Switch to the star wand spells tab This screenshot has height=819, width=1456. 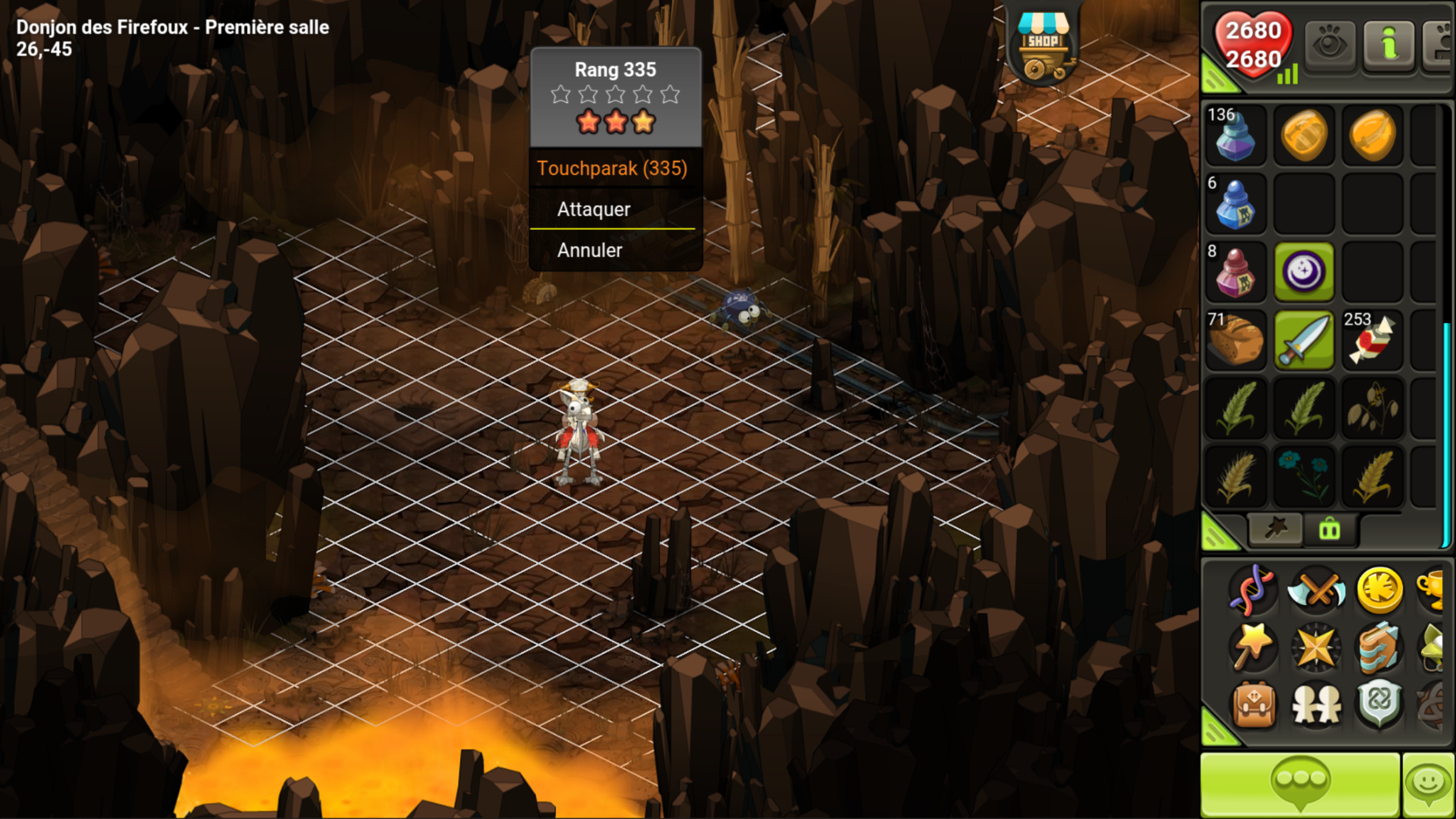pos(1275,529)
